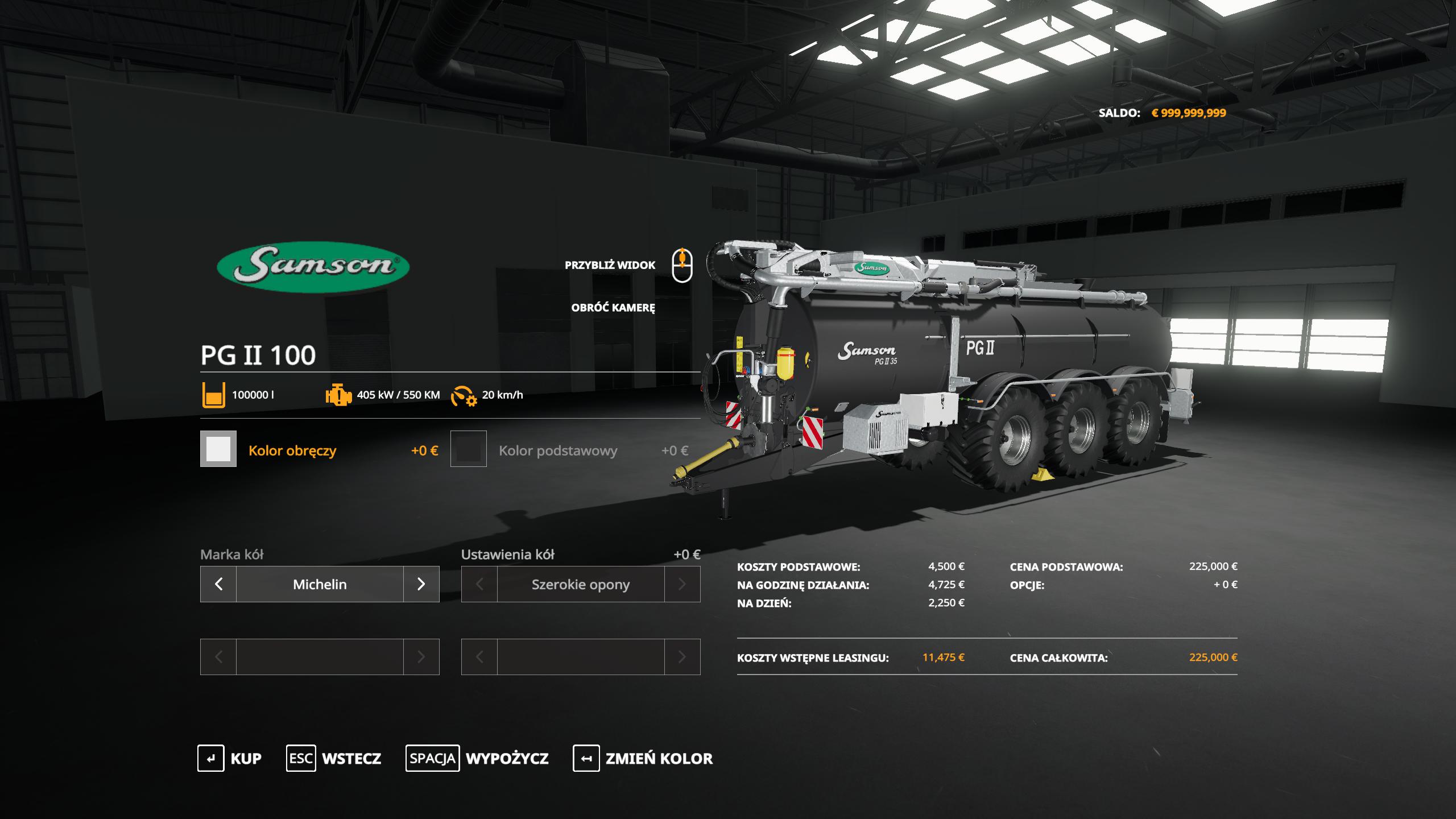Image resolution: width=1456 pixels, height=819 pixels.
Task: Go back using the WSTECZ button
Action: 334,759
